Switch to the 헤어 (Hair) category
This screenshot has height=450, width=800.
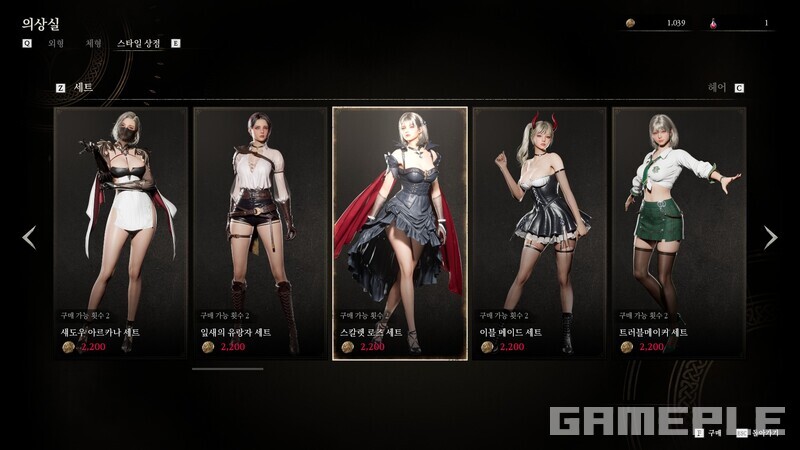[x=717, y=88]
